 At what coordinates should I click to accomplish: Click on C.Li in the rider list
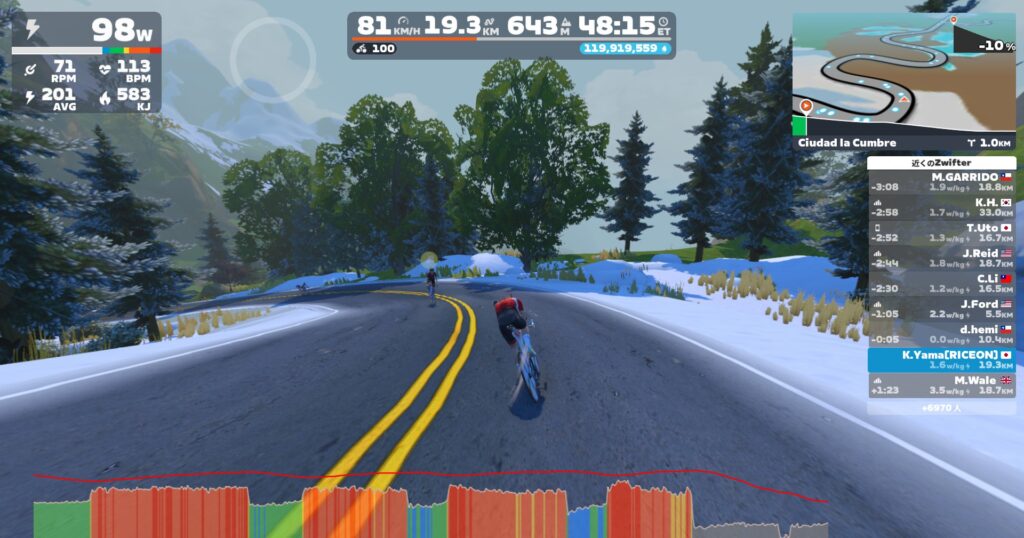(x=941, y=283)
